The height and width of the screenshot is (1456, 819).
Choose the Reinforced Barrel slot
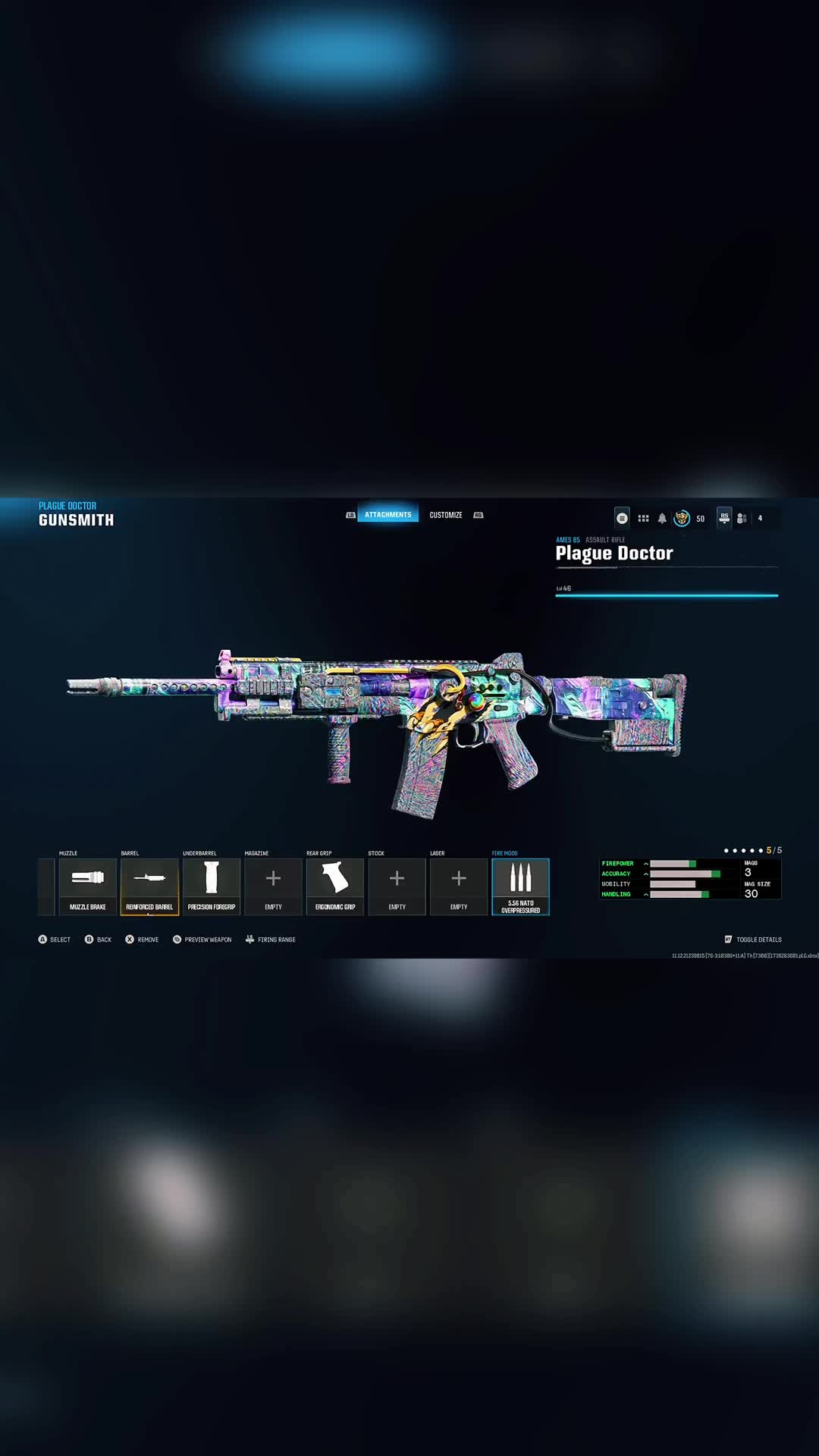click(149, 886)
